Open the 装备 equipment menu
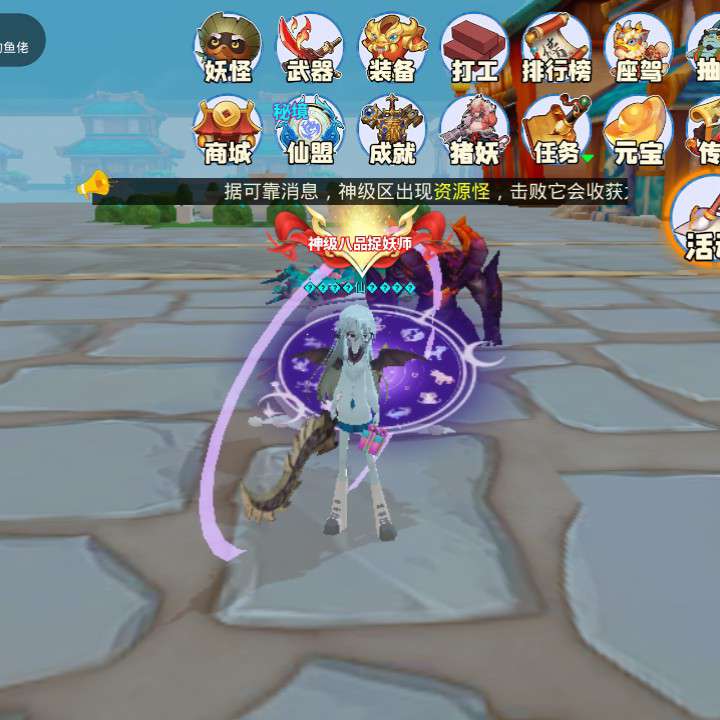This screenshot has height=720, width=720. click(x=392, y=48)
